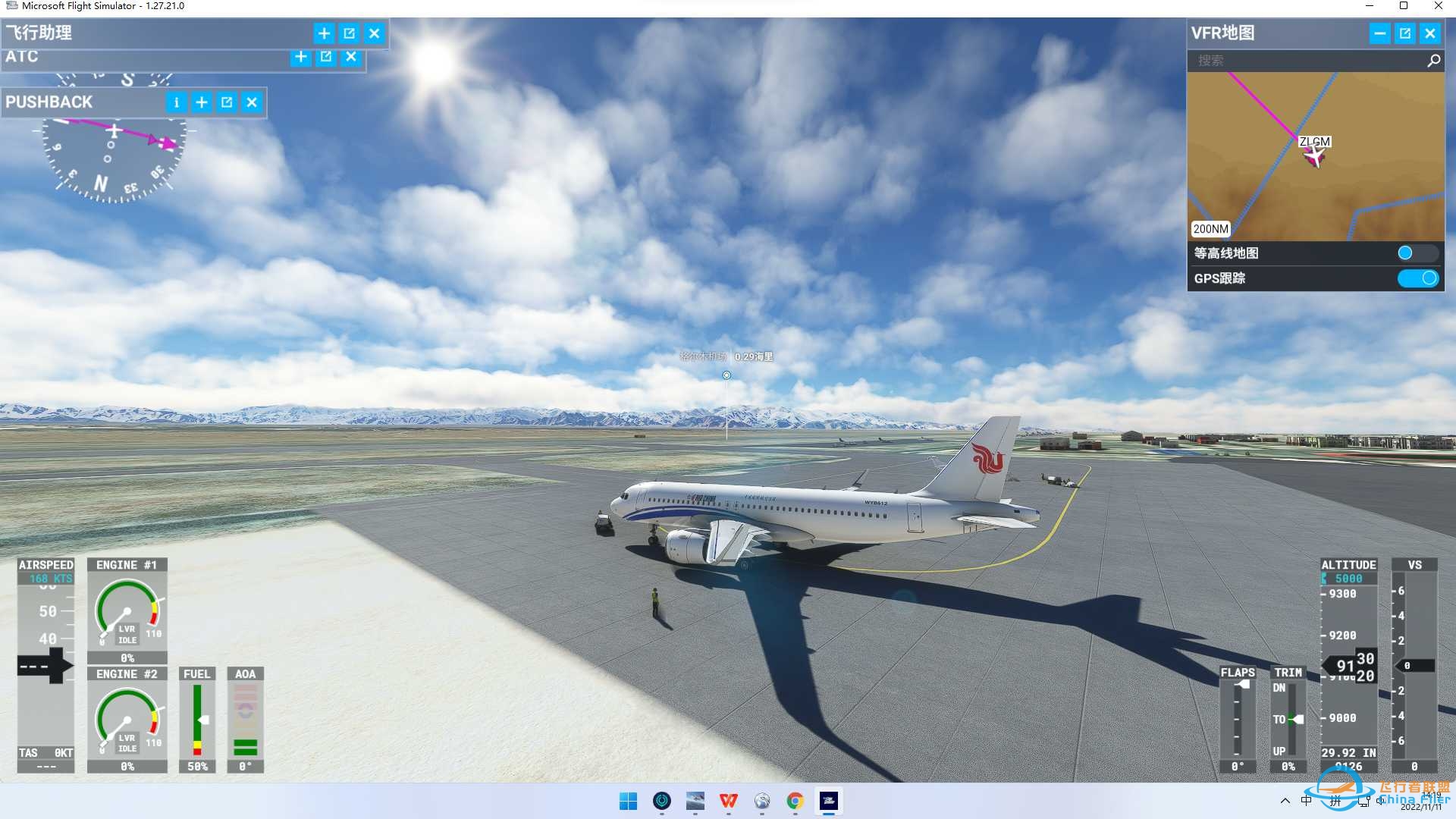The height and width of the screenshot is (819, 1456).
Task: Close the 飞行助理 panel
Action: click(375, 33)
